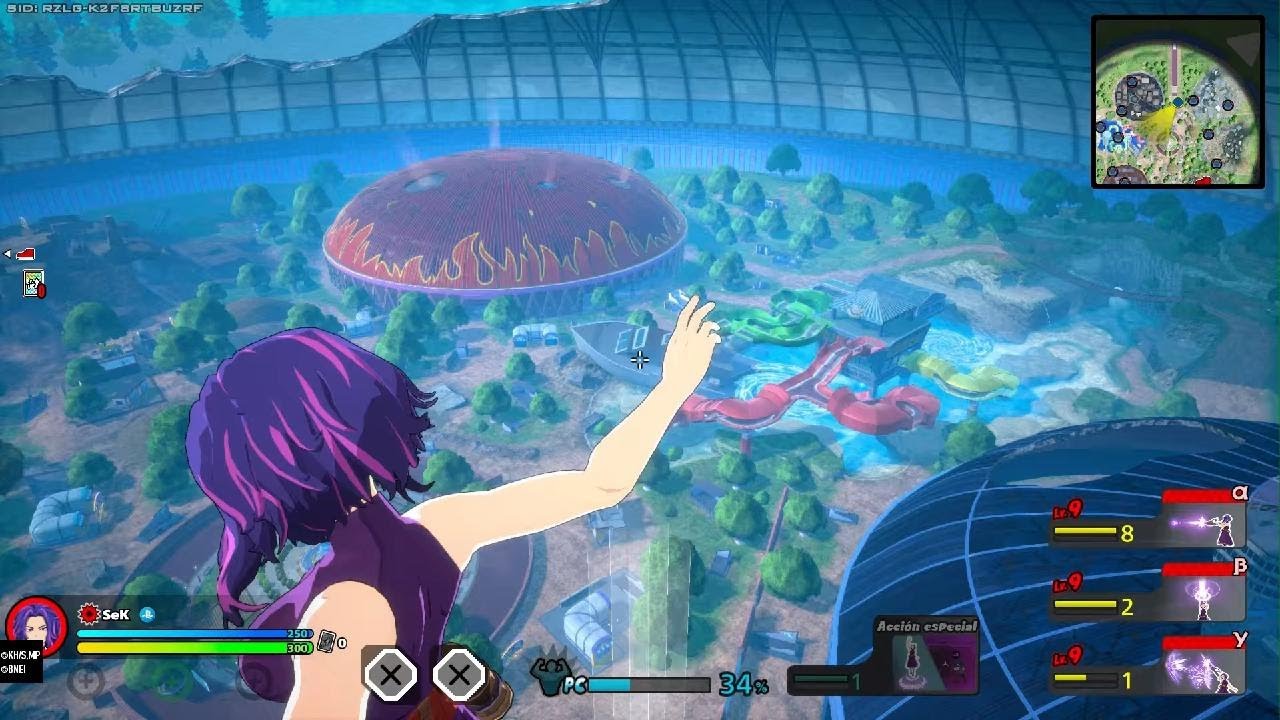The image size is (1280, 720).
Task: Click the red gear emblem beside SeK
Action: [x=88, y=614]
